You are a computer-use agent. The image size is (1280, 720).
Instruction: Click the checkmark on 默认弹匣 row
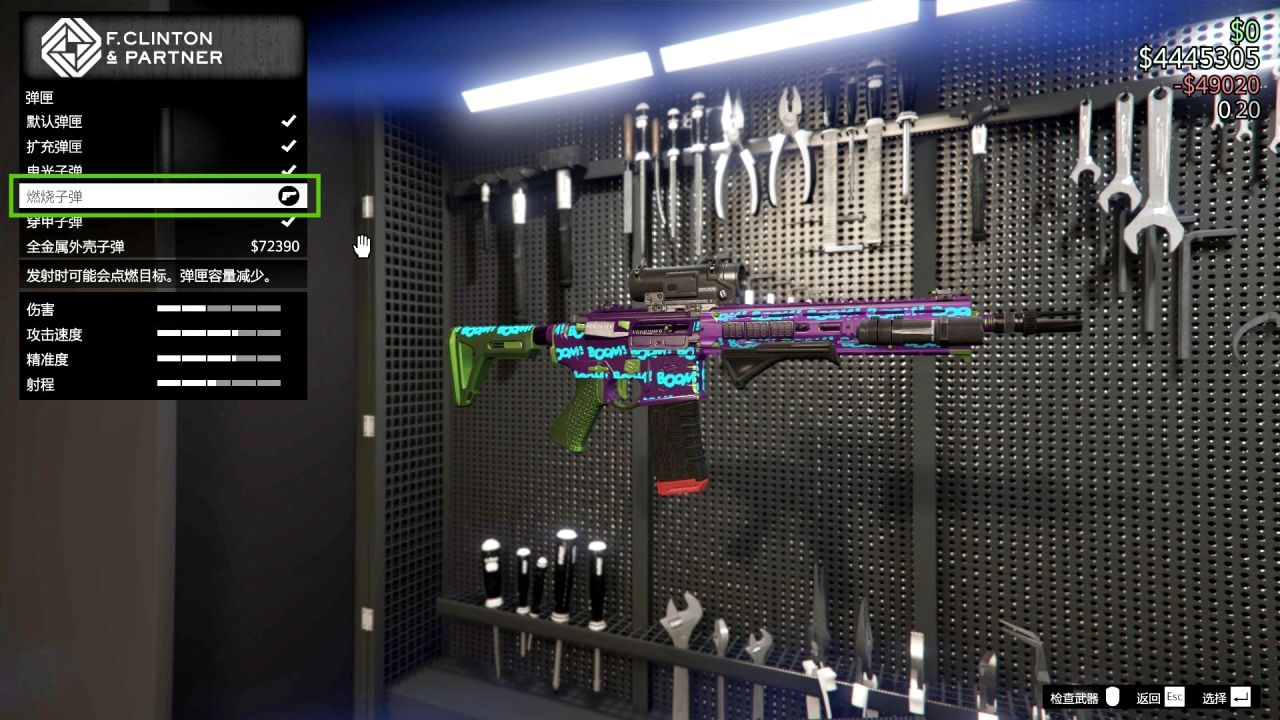point(289,121)
